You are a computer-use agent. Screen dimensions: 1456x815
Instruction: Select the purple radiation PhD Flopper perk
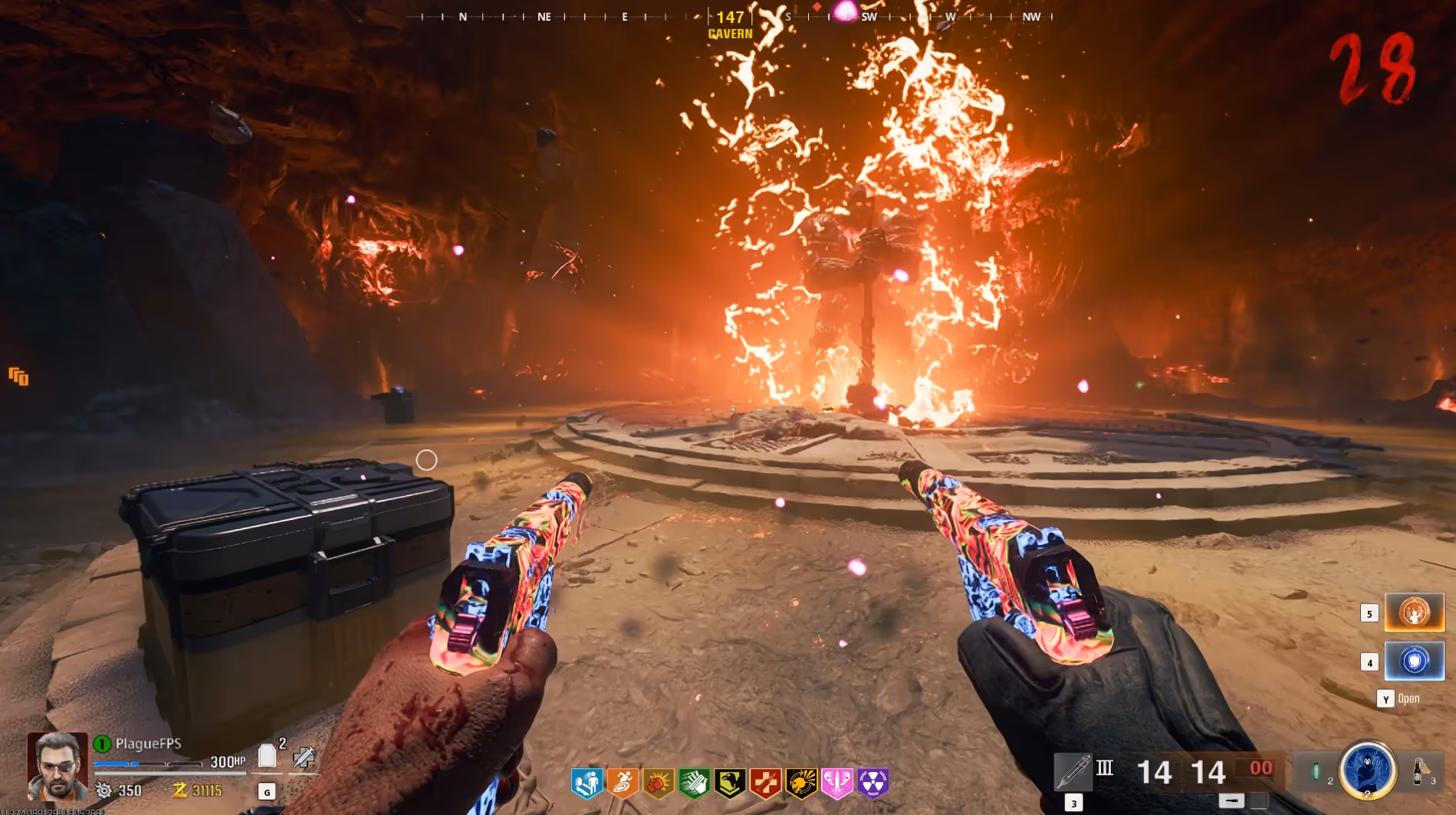point(873,783)
